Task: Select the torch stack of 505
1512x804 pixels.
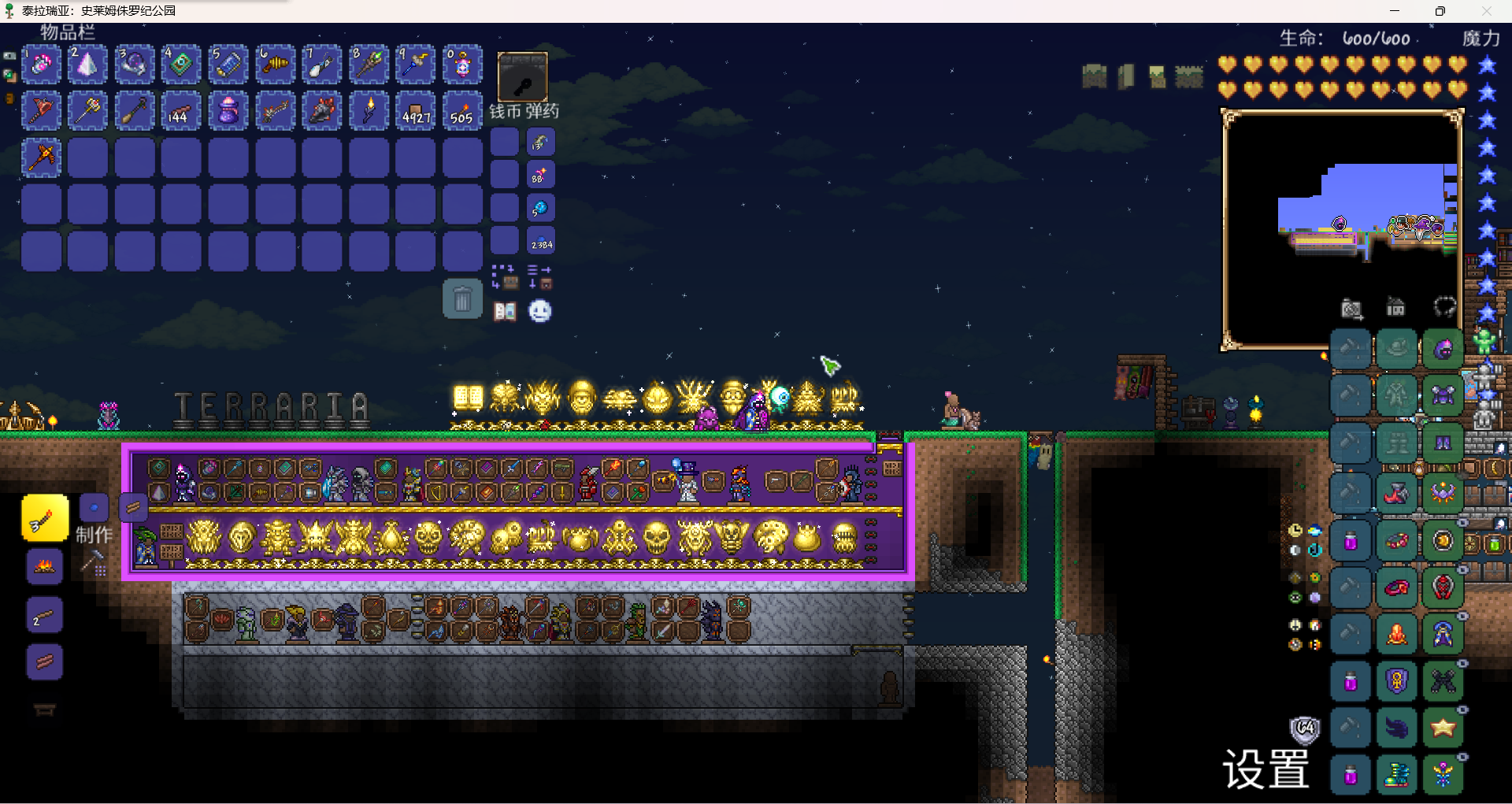Action: 462,111
